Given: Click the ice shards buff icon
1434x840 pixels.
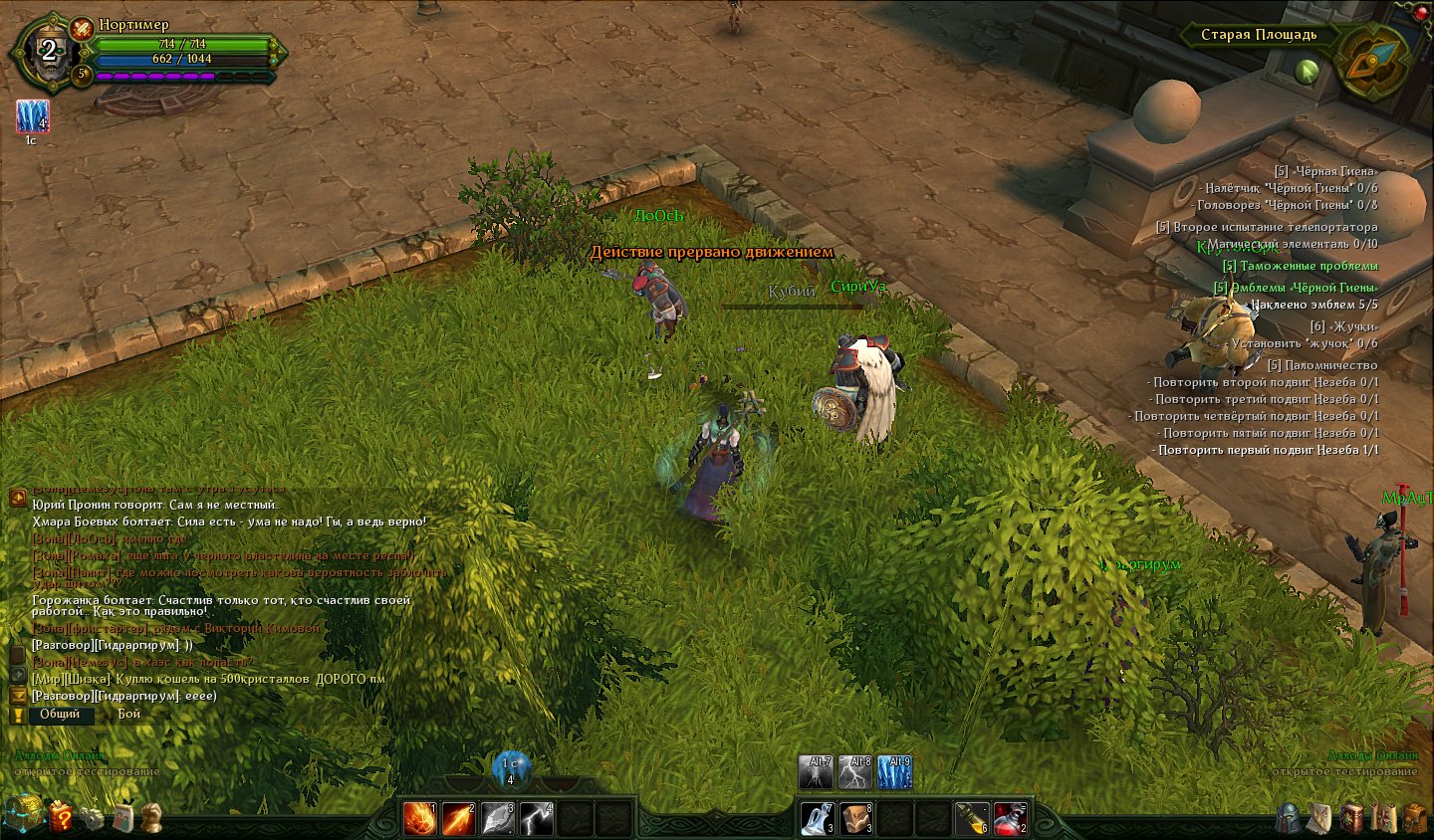Looking at the screenshot, I should [x=32, y=116].
